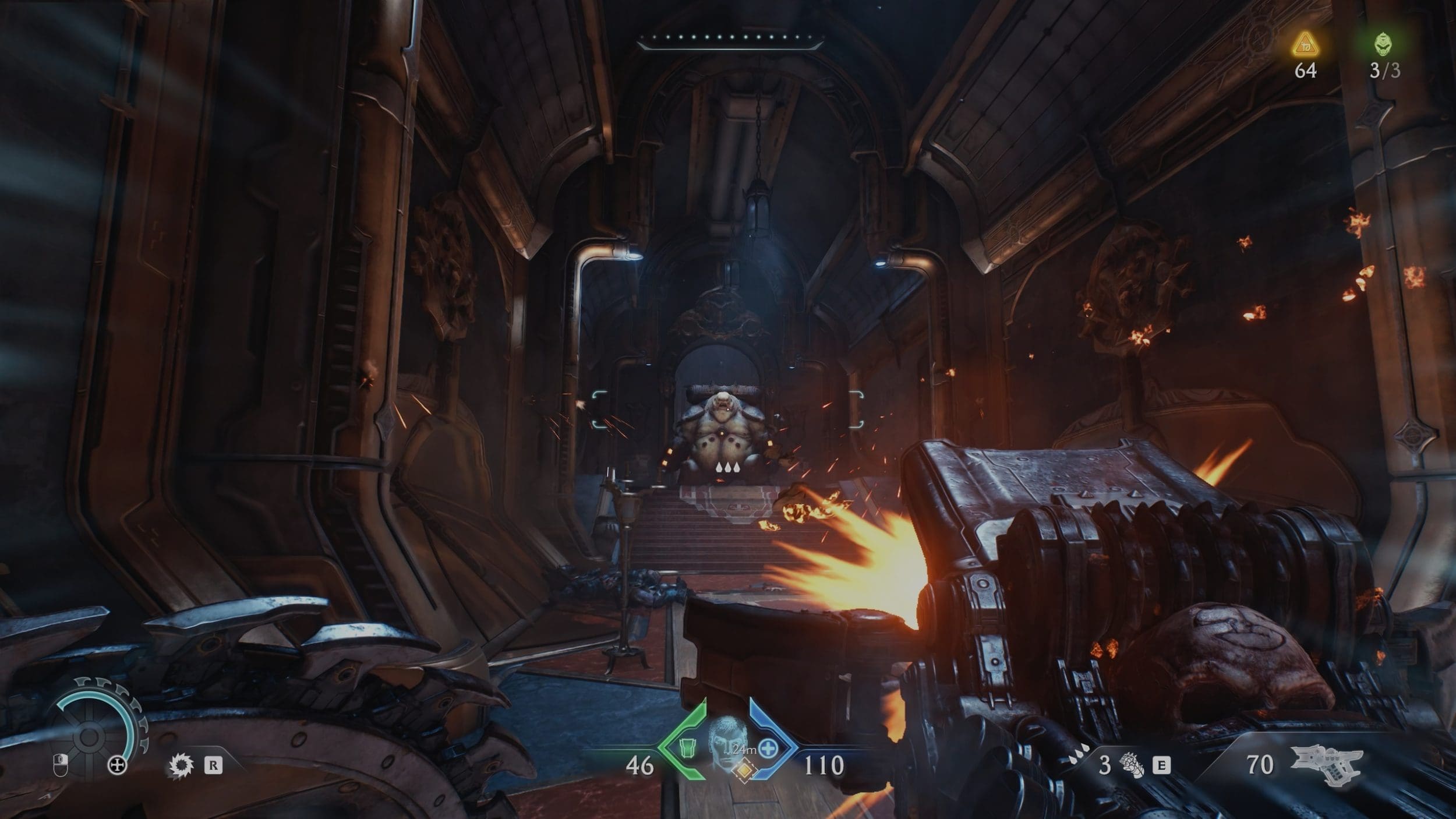Click the gold triangle currency icon

coord(1305,44)
